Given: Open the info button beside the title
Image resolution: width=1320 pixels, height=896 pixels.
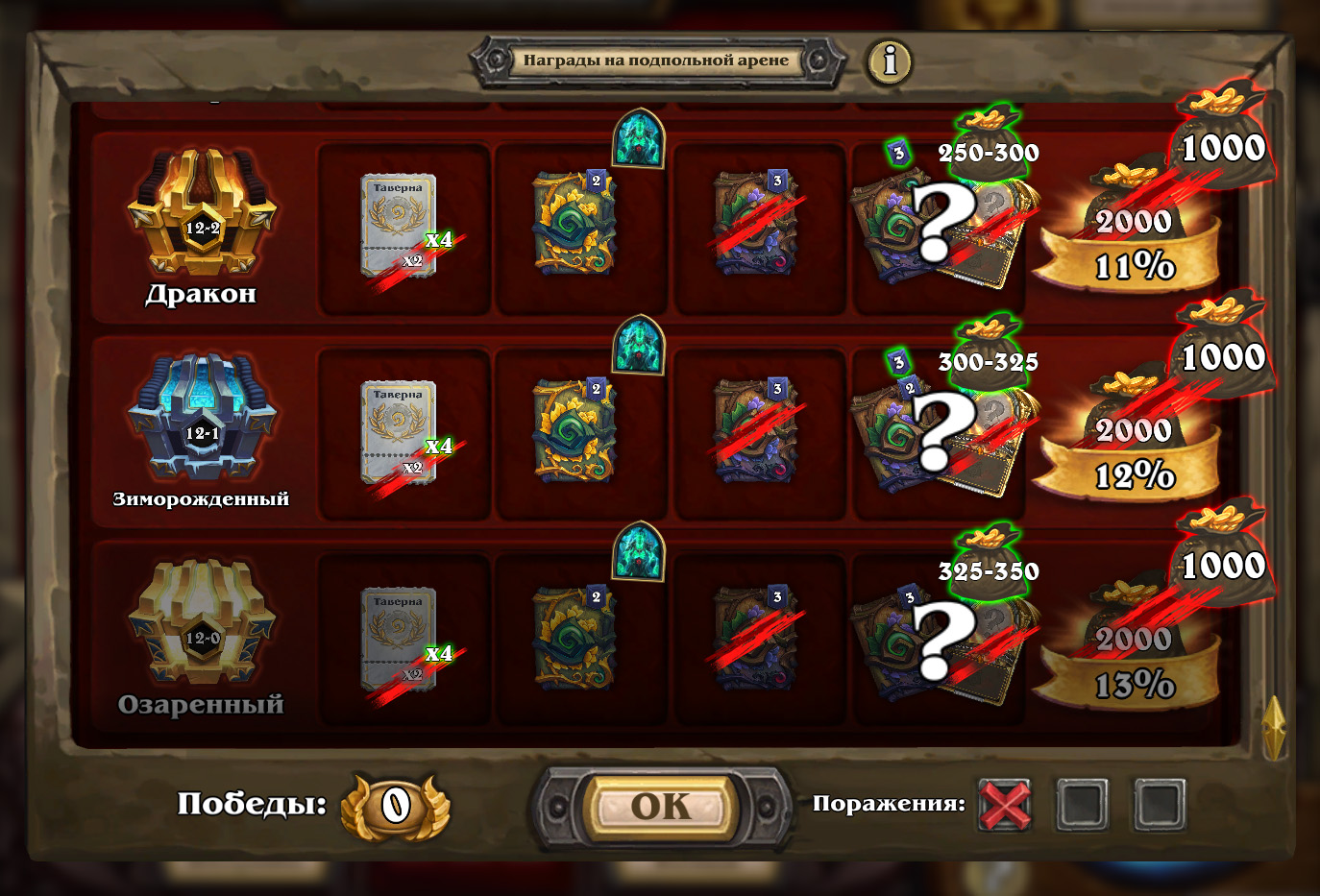Looking at the screenshot, I should (x=890, y=61).
